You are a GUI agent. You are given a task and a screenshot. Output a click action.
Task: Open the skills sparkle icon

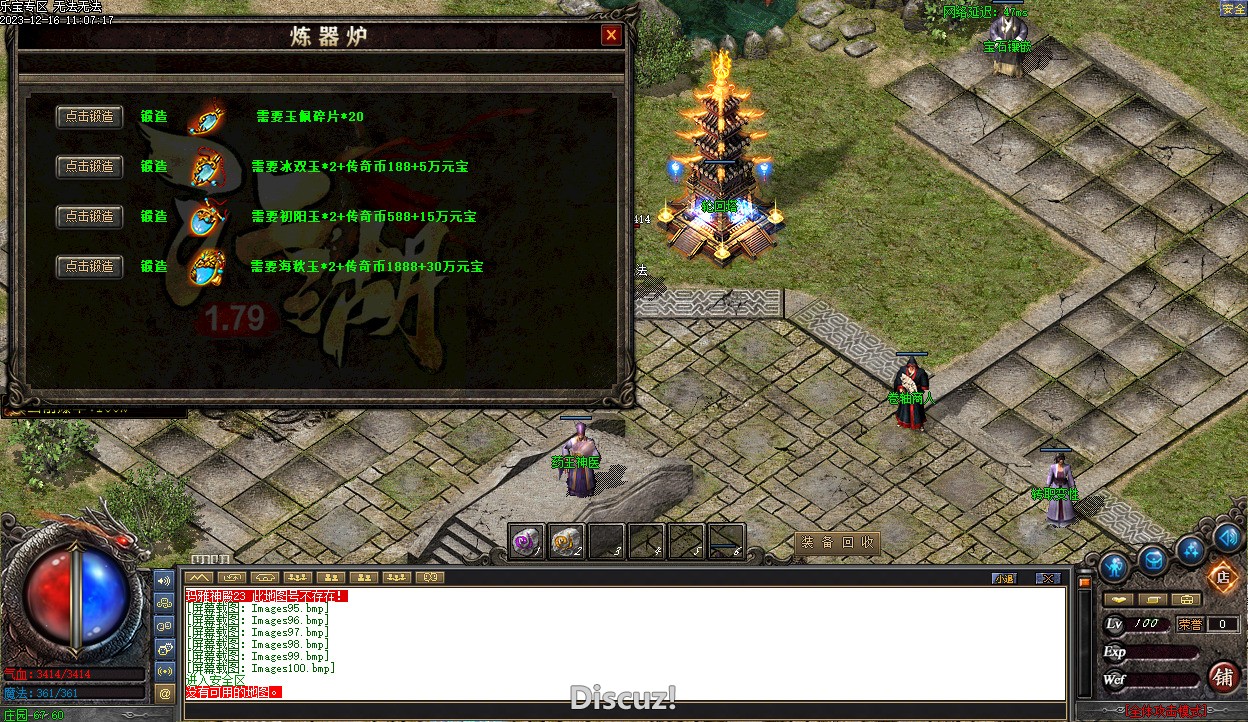[x=1190, y=548]
